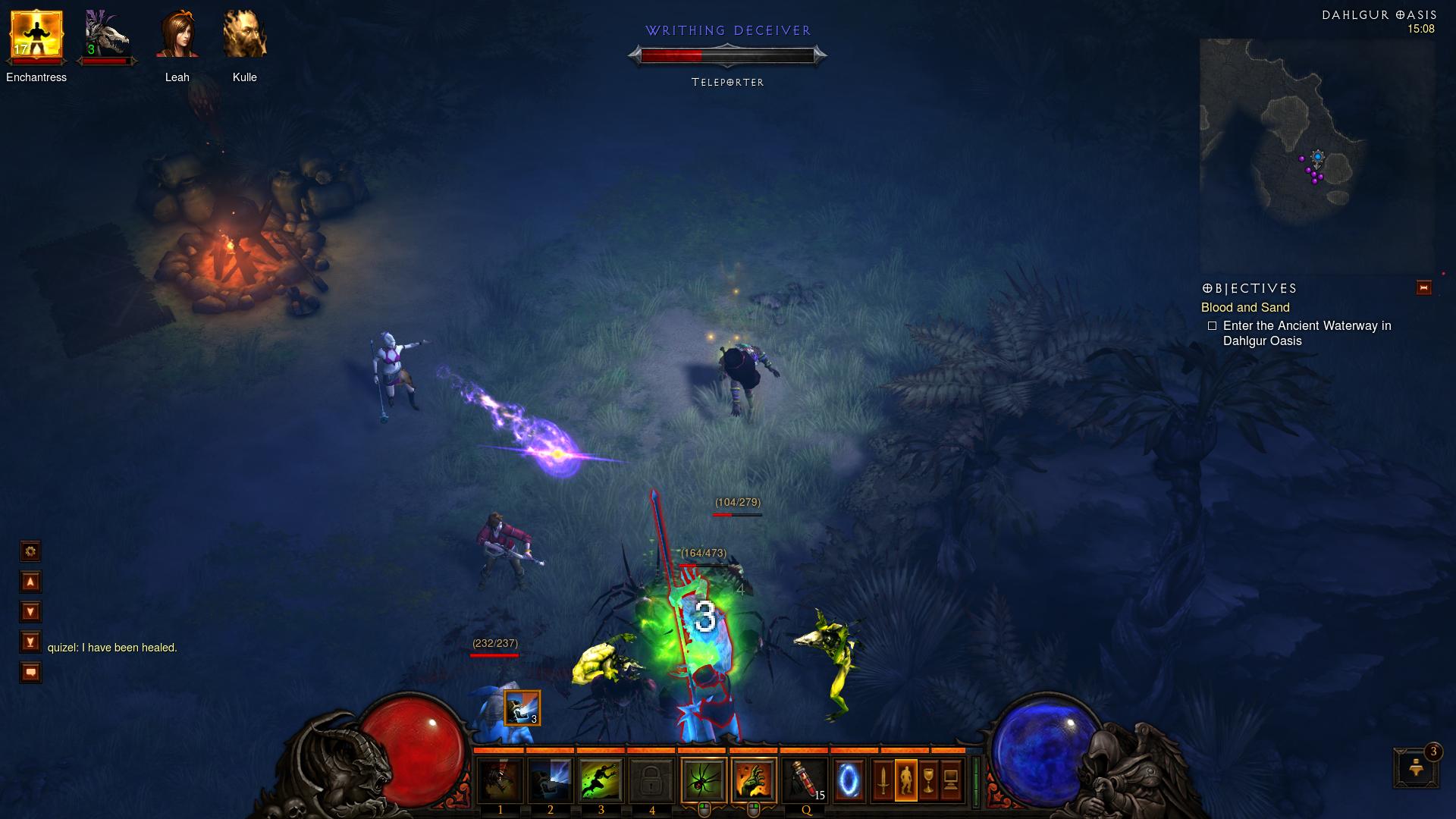Open the sword skills menu button
Viewport: 1456px width, 819px height.
tap(883, 780)
